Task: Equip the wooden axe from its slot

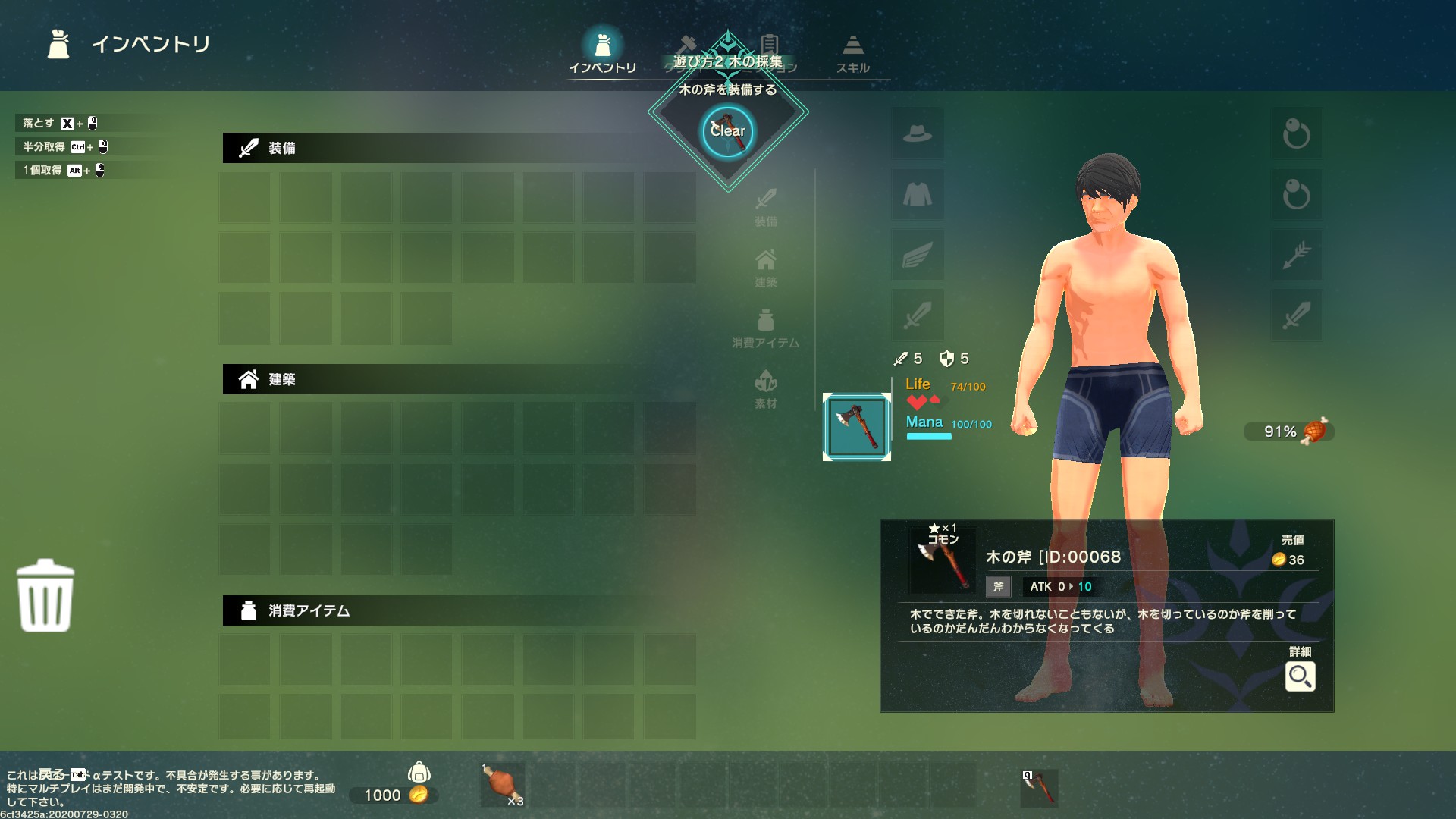Action: [x=856, y=426]
